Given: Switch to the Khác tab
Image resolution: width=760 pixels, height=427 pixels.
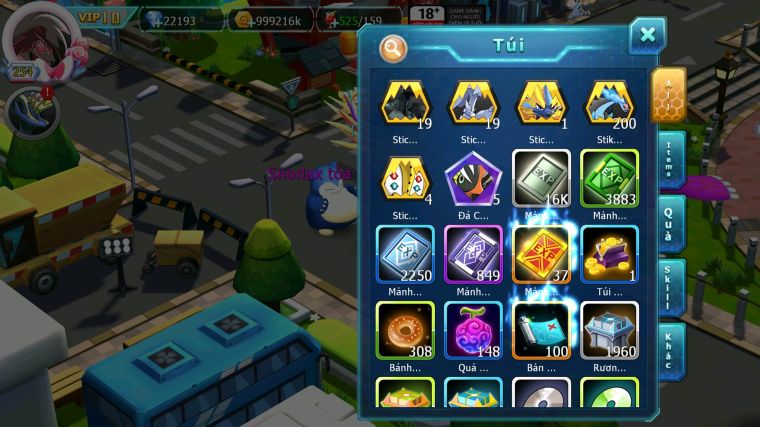Looking at the screenshot, I should click(667, 350).
